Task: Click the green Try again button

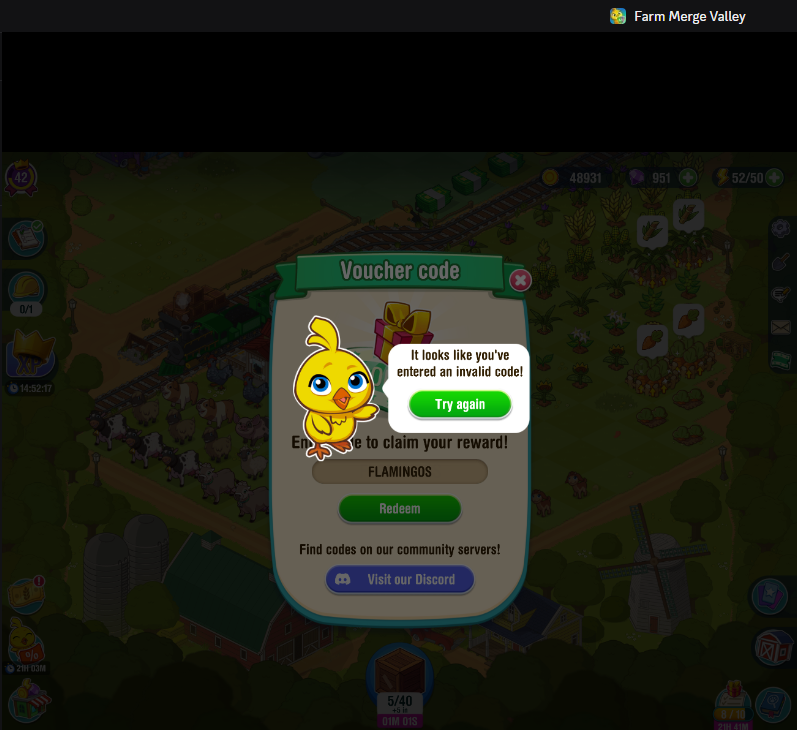Action: [460, 404]
